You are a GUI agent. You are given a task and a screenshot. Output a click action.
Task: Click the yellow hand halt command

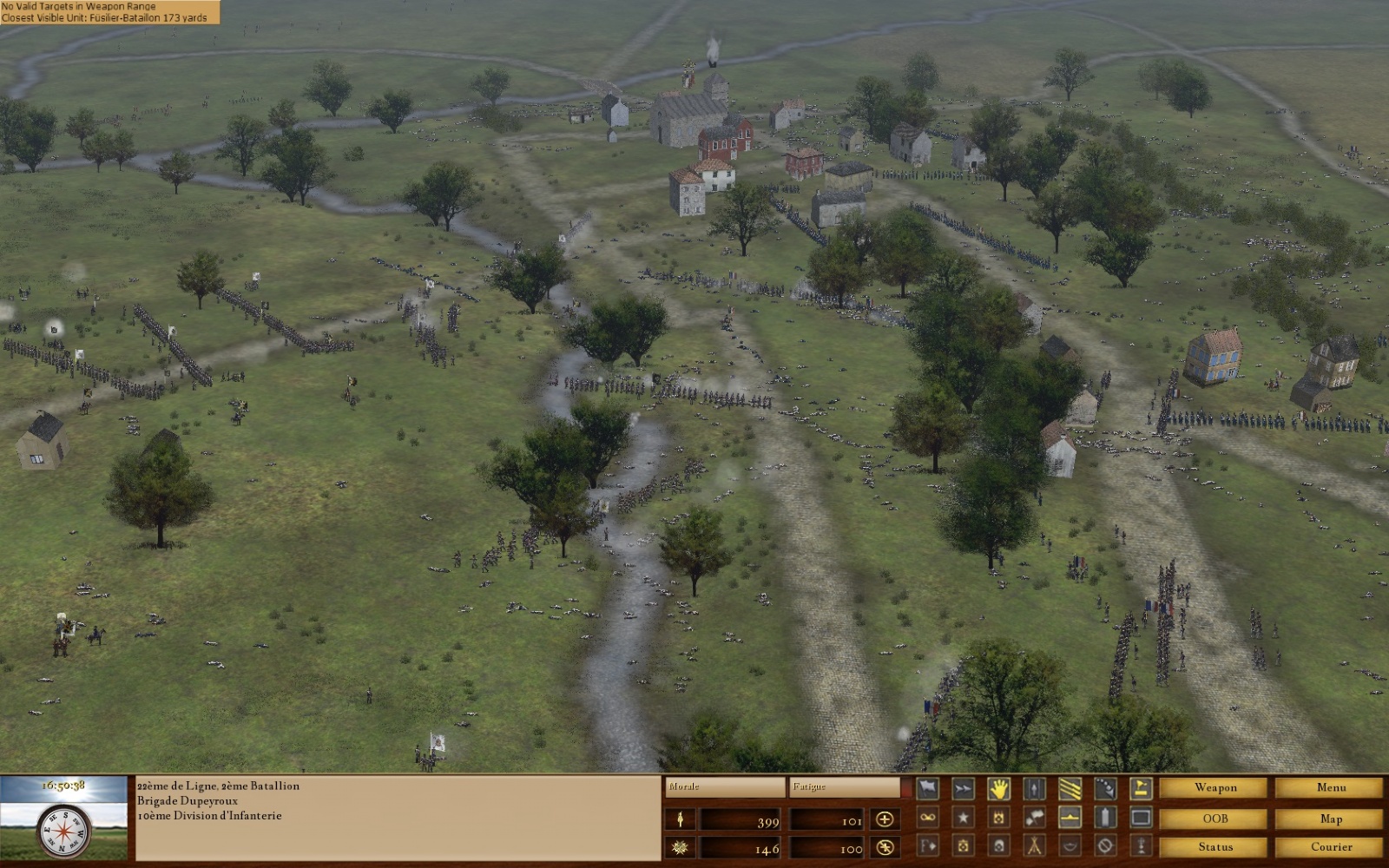pyautogui.click(x=998, y=789)
